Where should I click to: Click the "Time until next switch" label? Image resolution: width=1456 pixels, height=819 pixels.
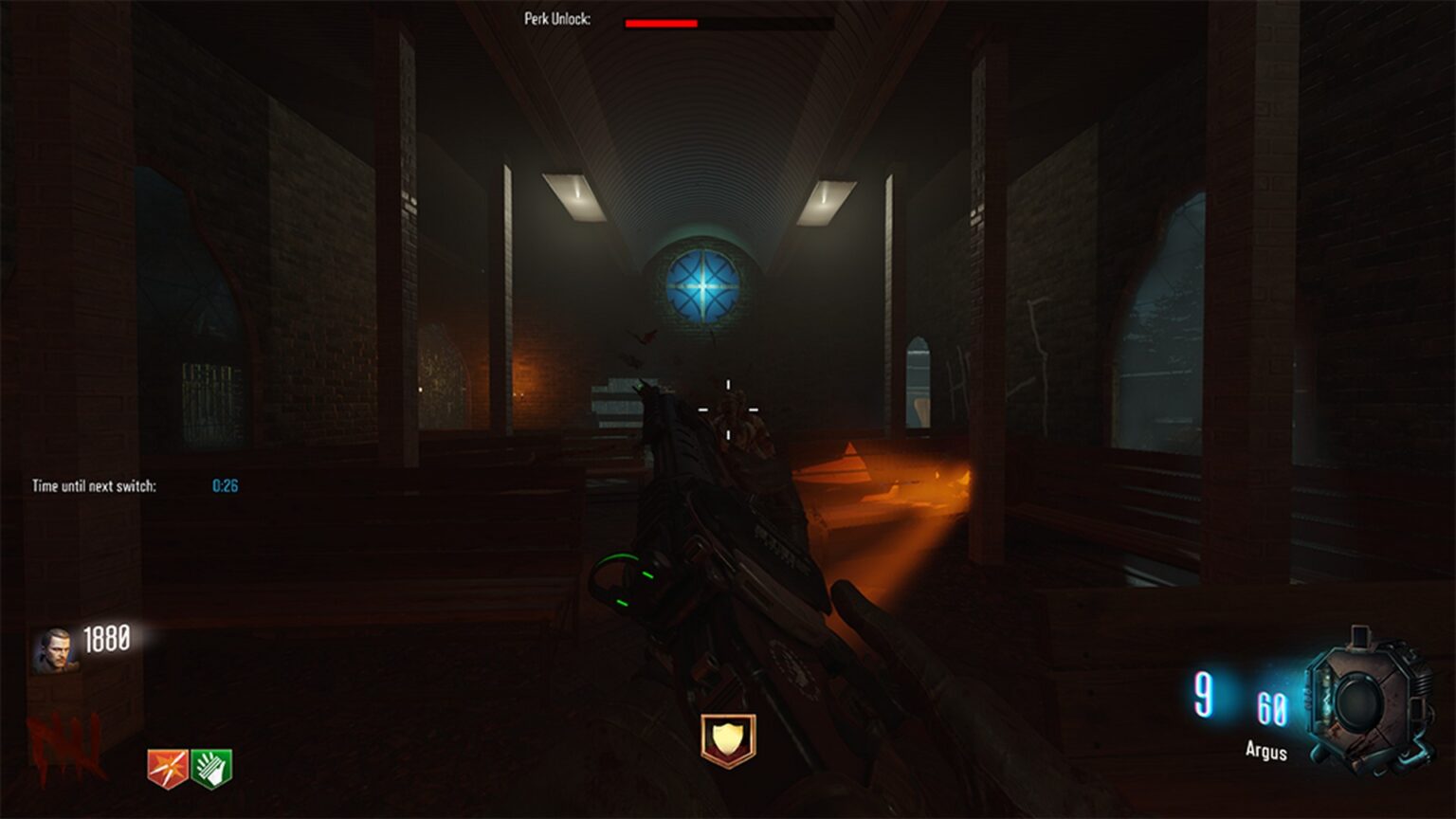click(95, 485)
